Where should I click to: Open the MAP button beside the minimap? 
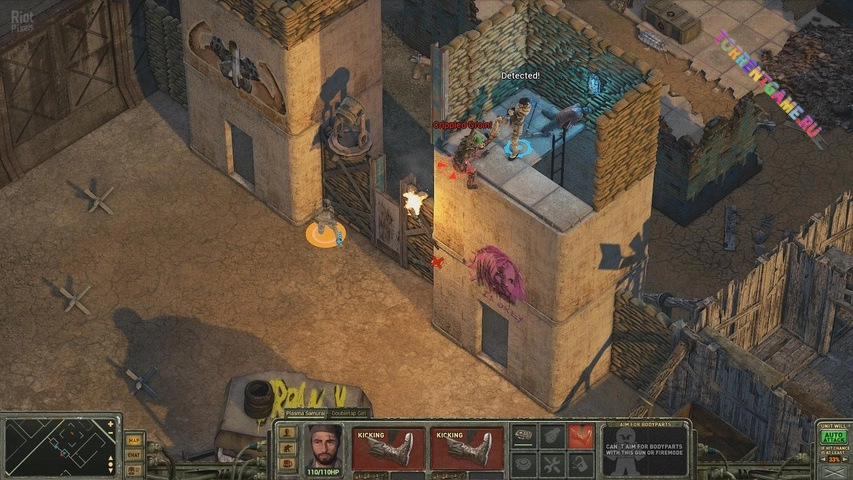(133, 440)
